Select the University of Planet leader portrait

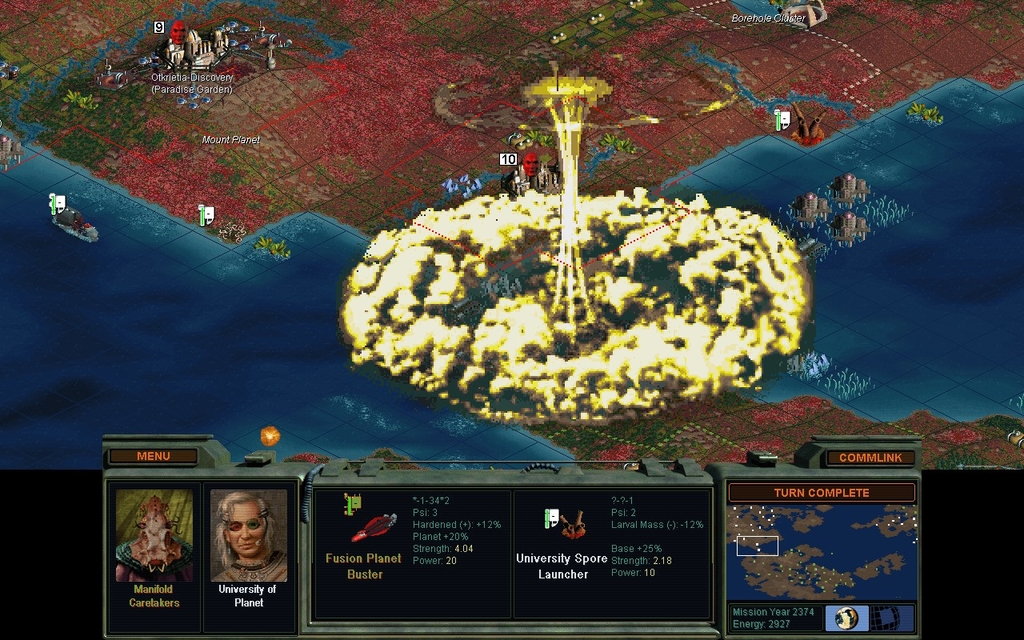click(248, 535)
